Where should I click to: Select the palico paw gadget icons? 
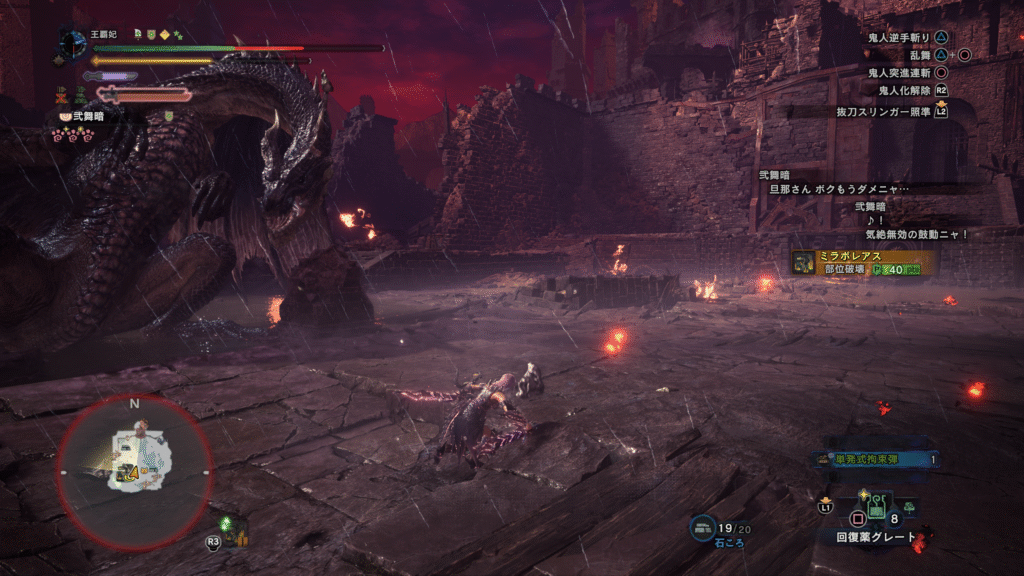(71, 133)
